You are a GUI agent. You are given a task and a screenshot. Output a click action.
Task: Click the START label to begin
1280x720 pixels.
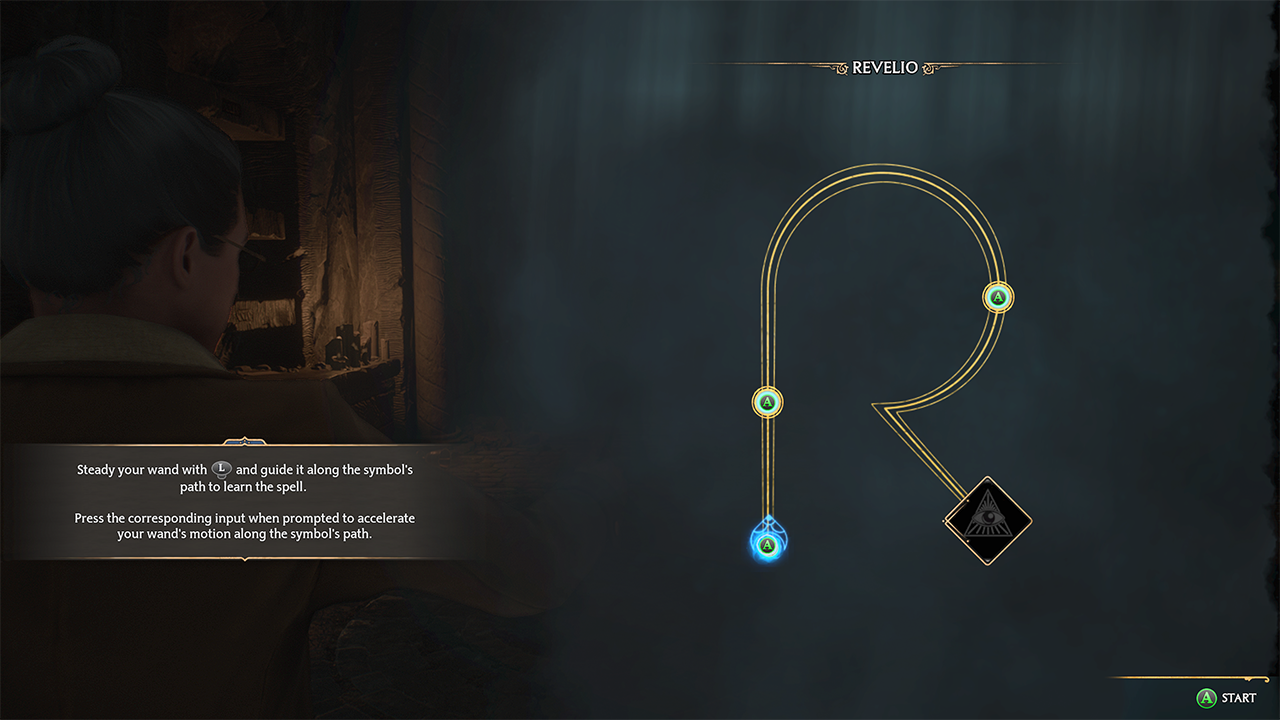(1238, 698)
